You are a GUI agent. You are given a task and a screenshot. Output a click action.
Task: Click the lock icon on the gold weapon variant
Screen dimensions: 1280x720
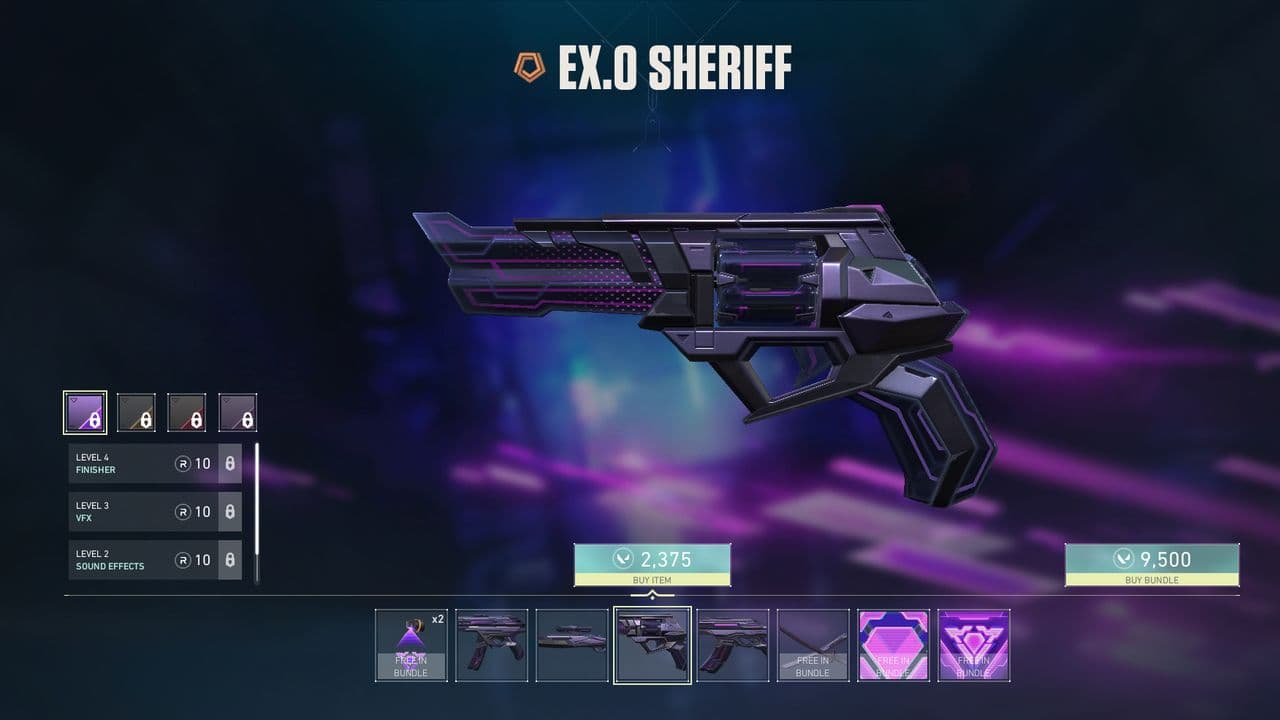[x=145, y=418]
